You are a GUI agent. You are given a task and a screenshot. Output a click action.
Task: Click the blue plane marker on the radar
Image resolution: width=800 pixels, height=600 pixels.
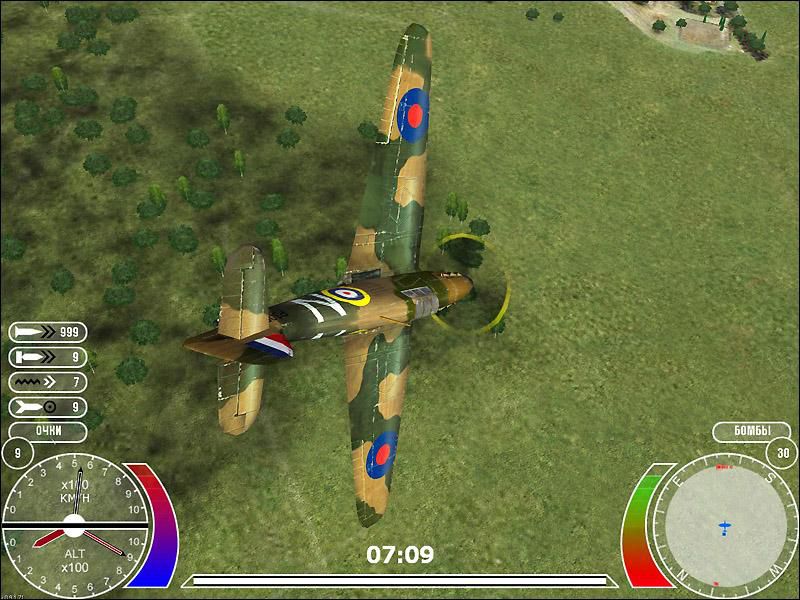click(724, 526)
